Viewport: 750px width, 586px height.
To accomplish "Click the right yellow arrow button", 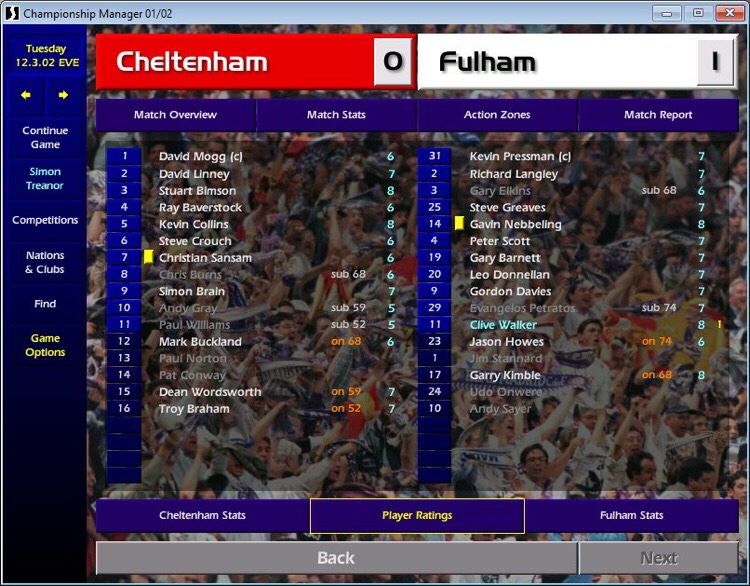I will click(x=63, y=95).
